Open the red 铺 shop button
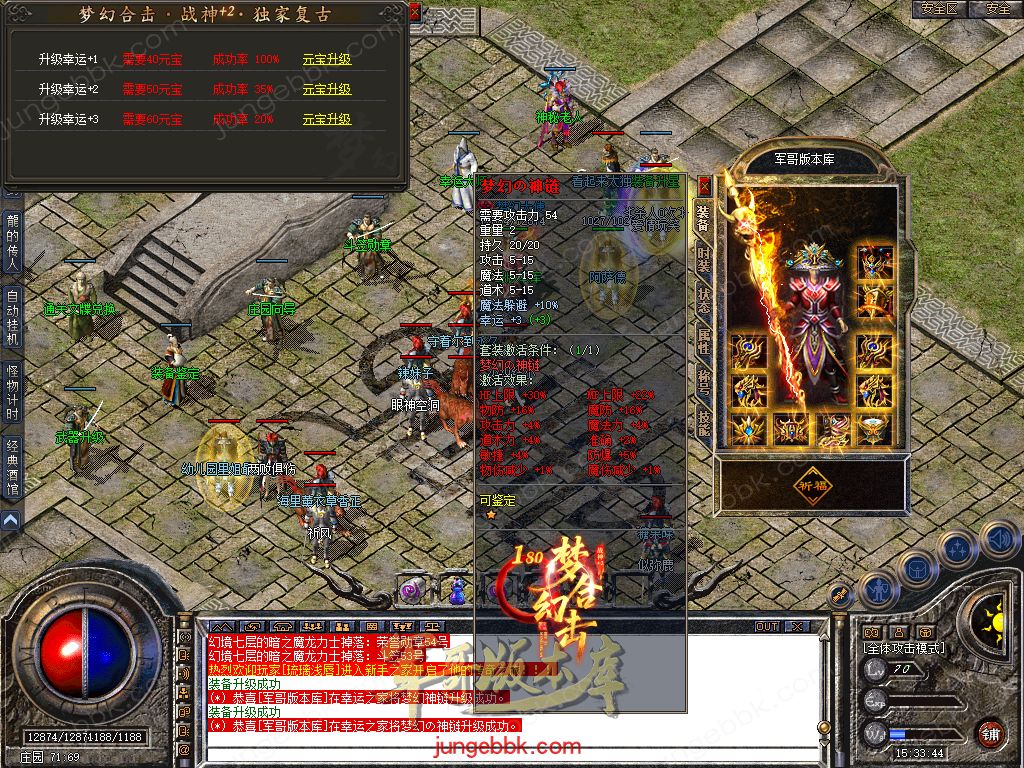This screenshot has width=1024, height=768. [990, 733]
